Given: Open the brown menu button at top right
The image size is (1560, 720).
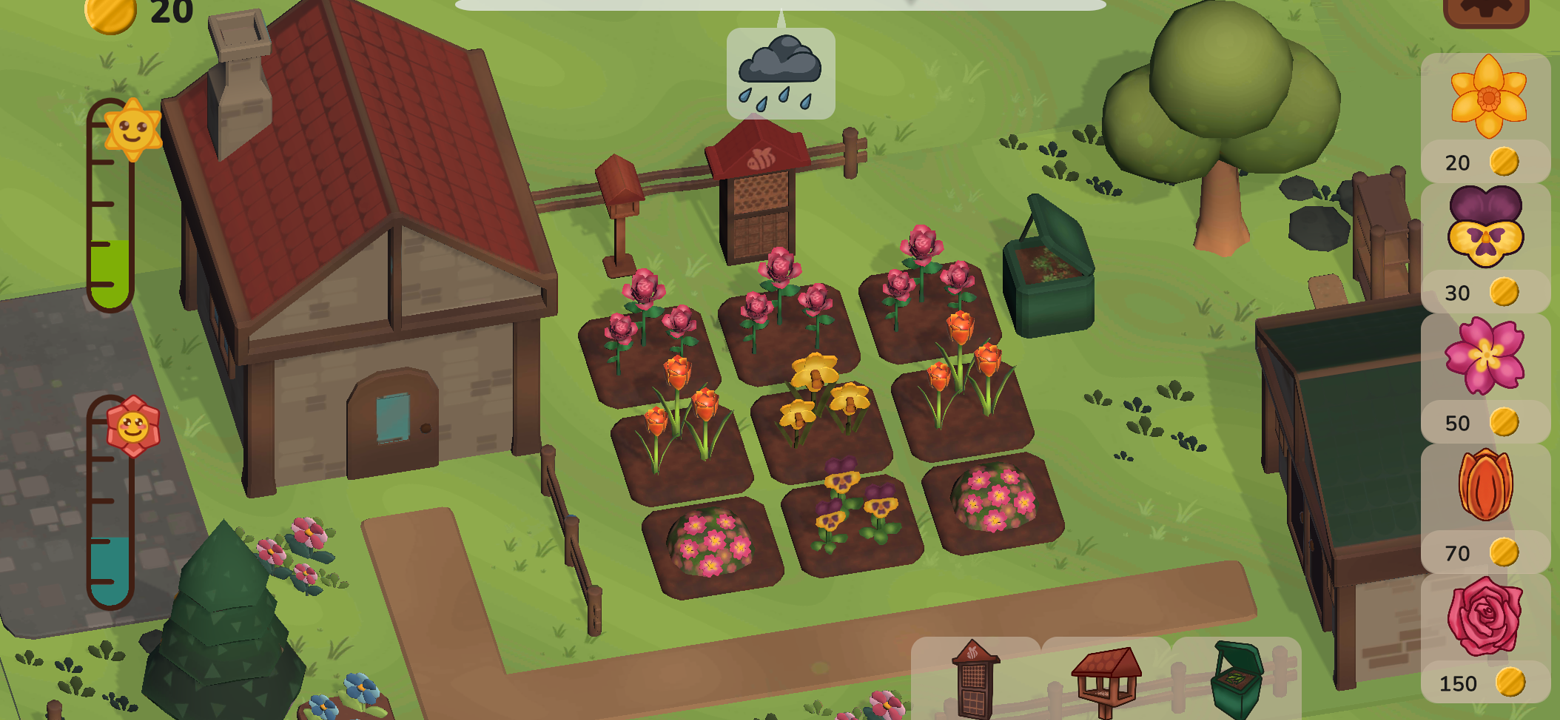Looking at the screenshot, I should (1485, 10).
